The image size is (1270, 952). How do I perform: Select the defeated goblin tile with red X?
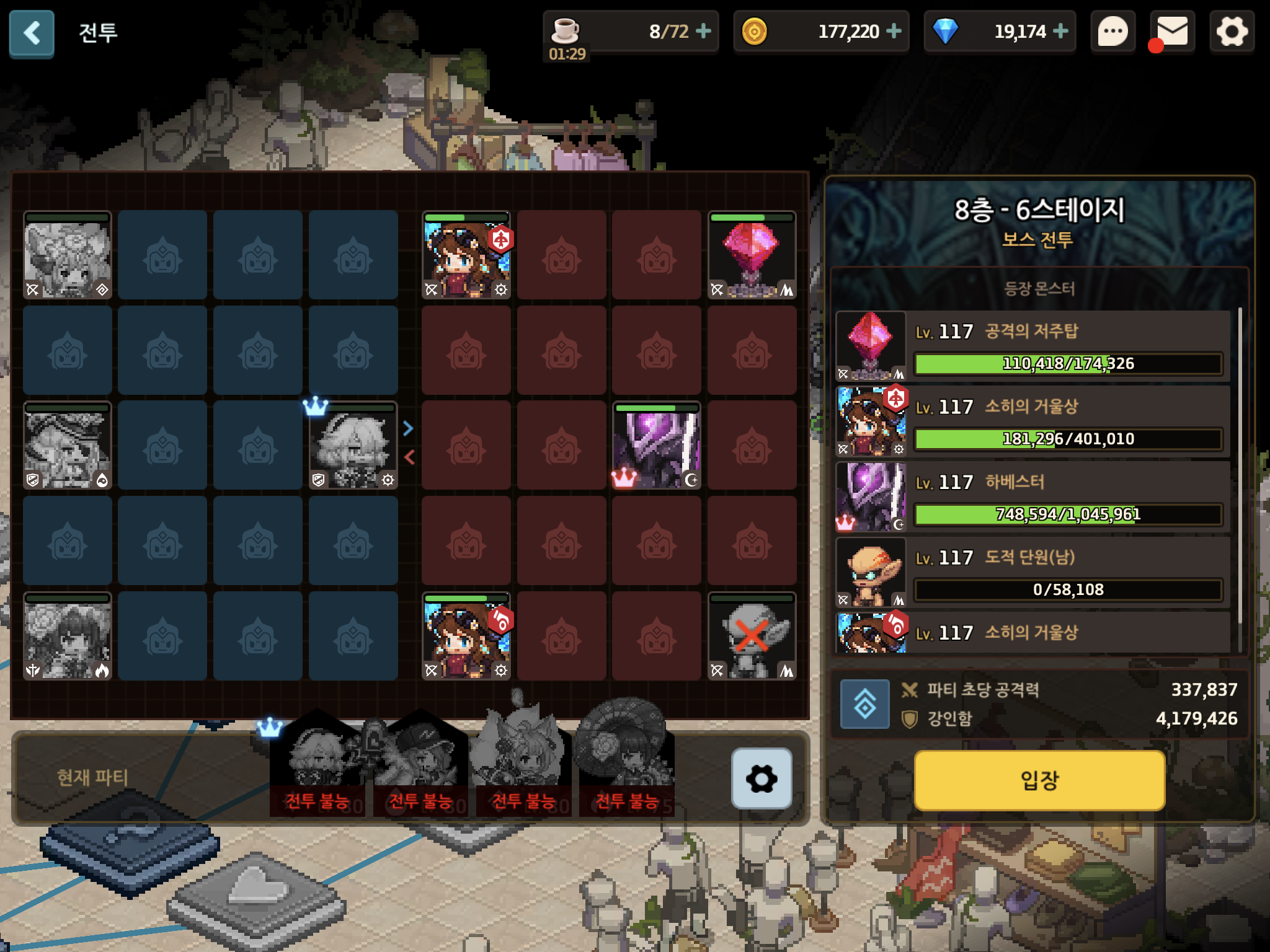click(752, 636)
